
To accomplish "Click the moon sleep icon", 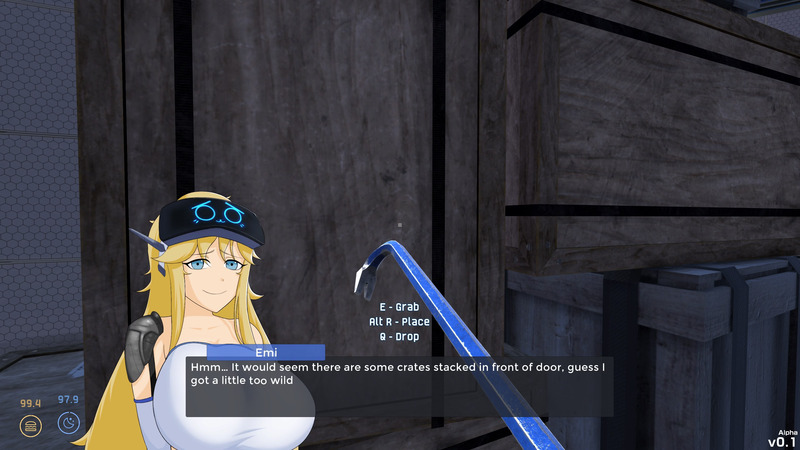I will pyautogui.click(x=68, y=423).
